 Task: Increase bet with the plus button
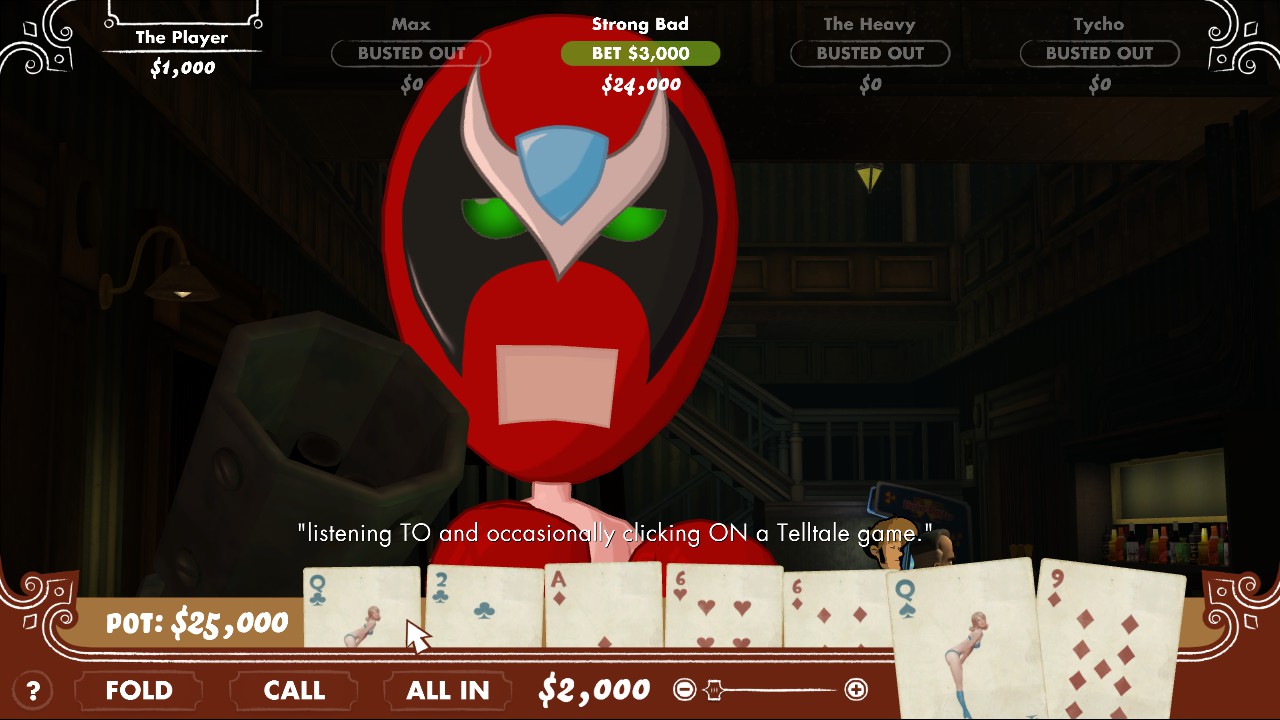[856, 689]
